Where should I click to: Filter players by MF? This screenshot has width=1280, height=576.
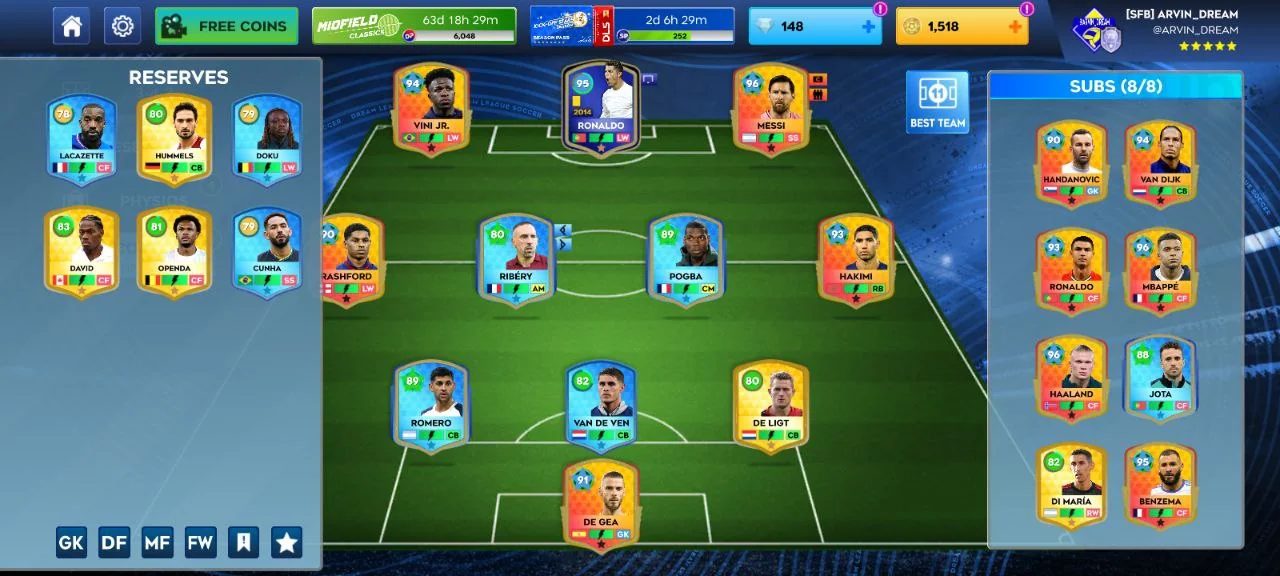point(157,542)
